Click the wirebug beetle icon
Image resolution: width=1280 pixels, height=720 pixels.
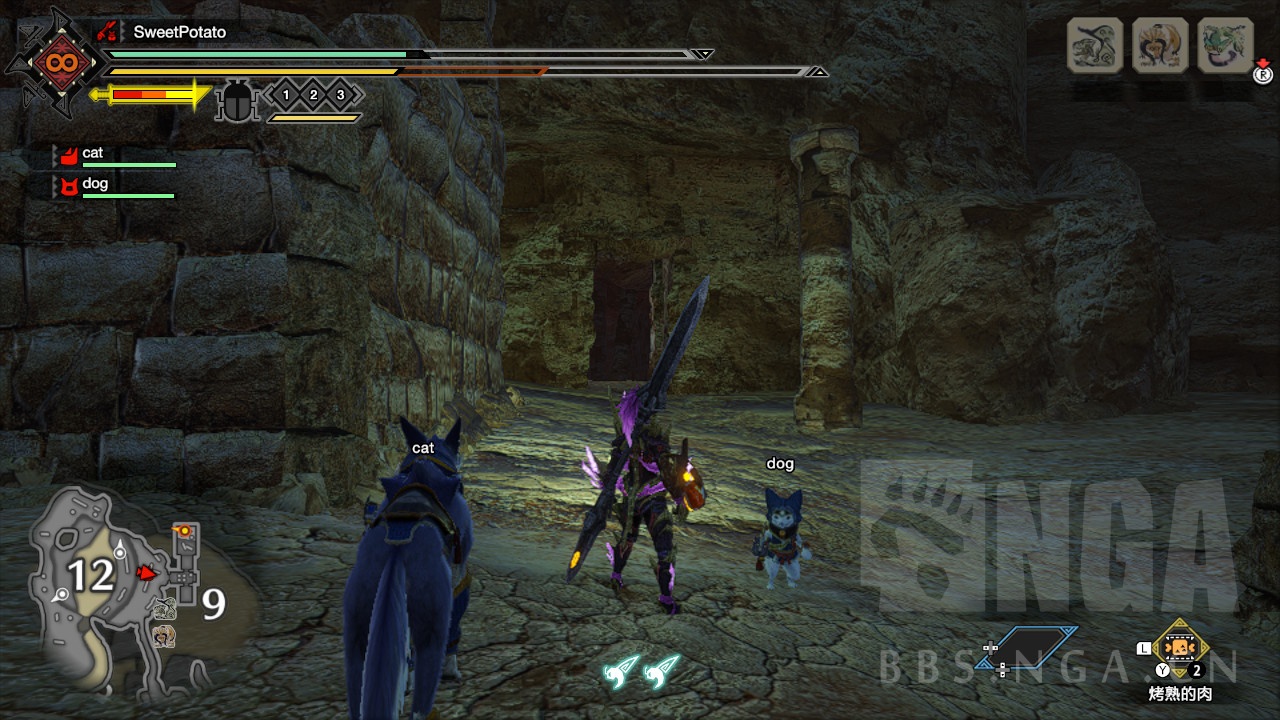point(237,101)
